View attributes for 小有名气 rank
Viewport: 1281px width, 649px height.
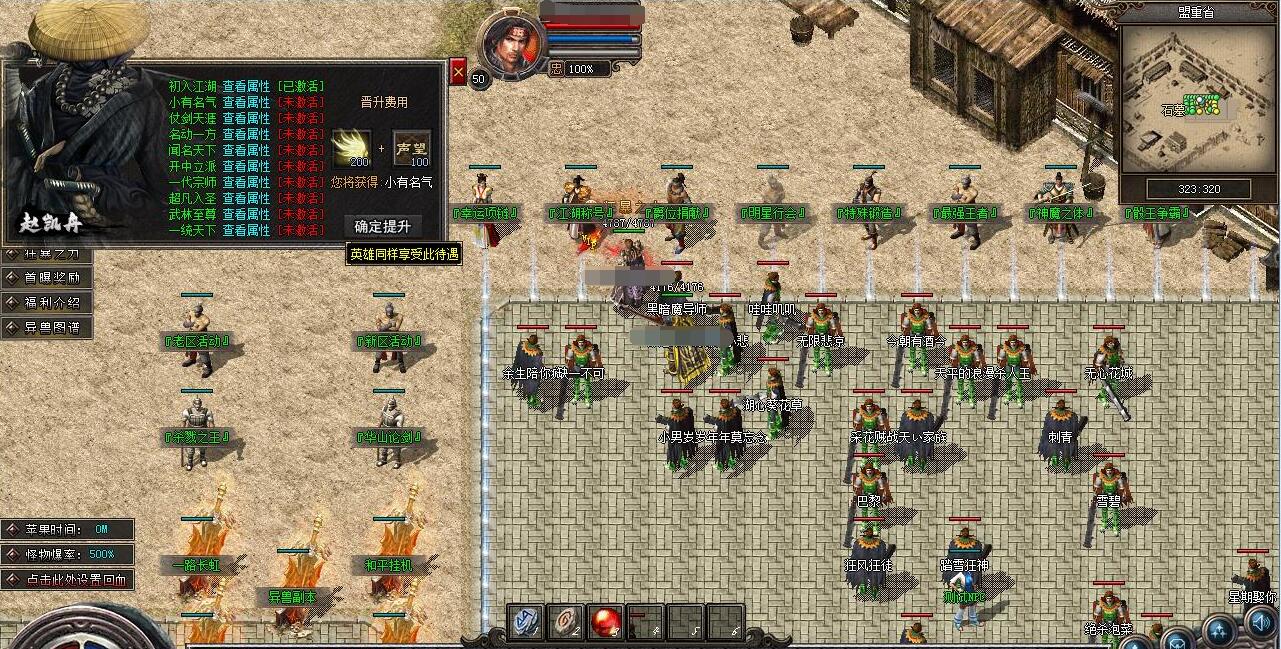[x=246, y=102]
